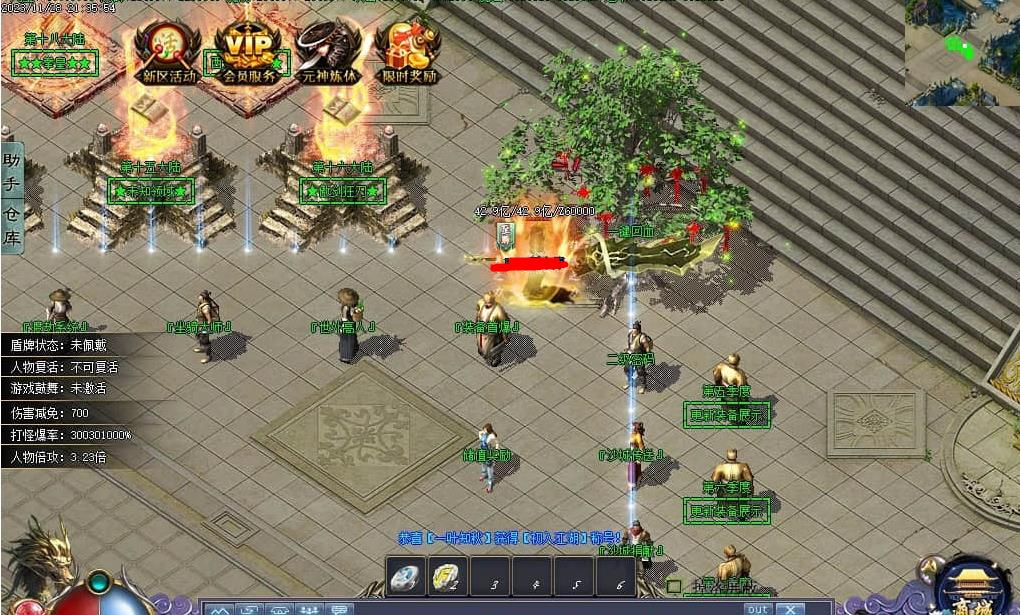Open the 新区活动 new server events icon
The image size is (1020, 615).
click(x=168, y=52)
